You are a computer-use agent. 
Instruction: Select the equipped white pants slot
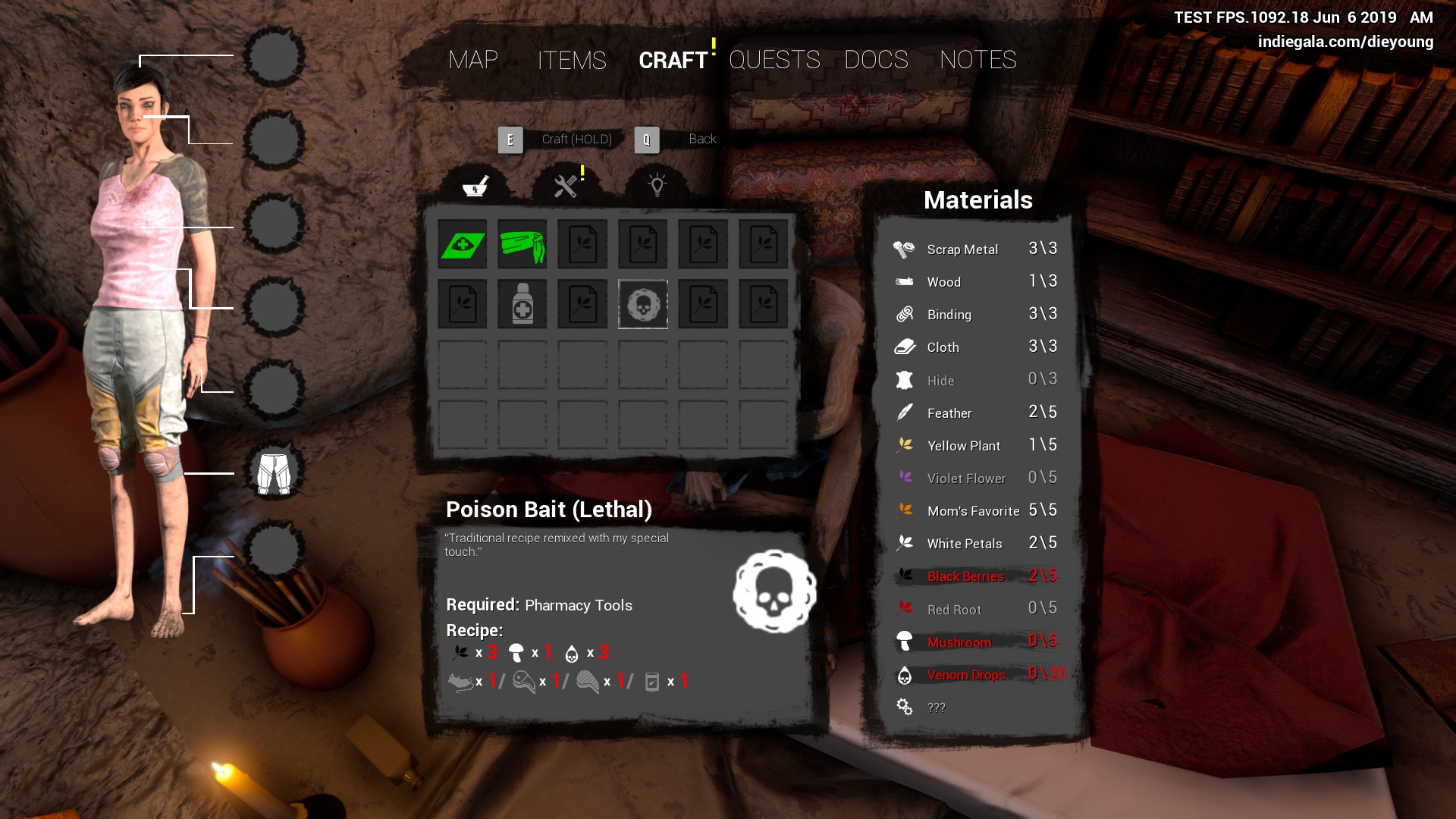click(274, 473)
